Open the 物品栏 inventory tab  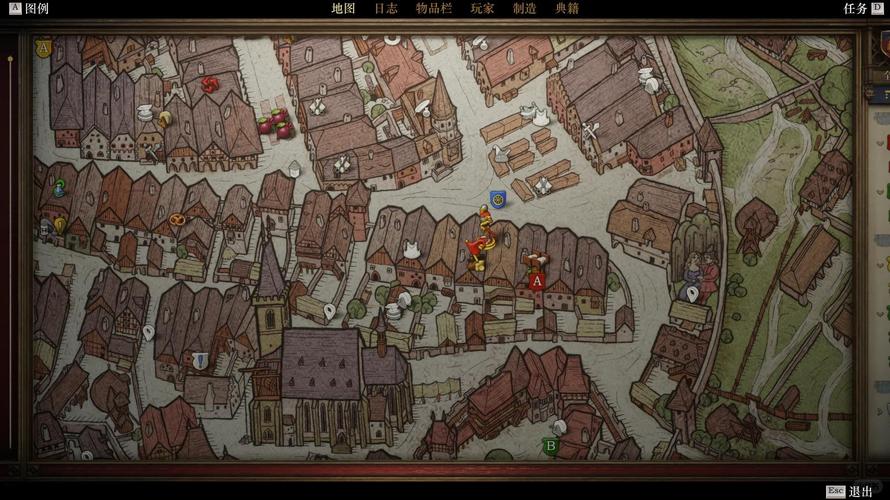434,8
